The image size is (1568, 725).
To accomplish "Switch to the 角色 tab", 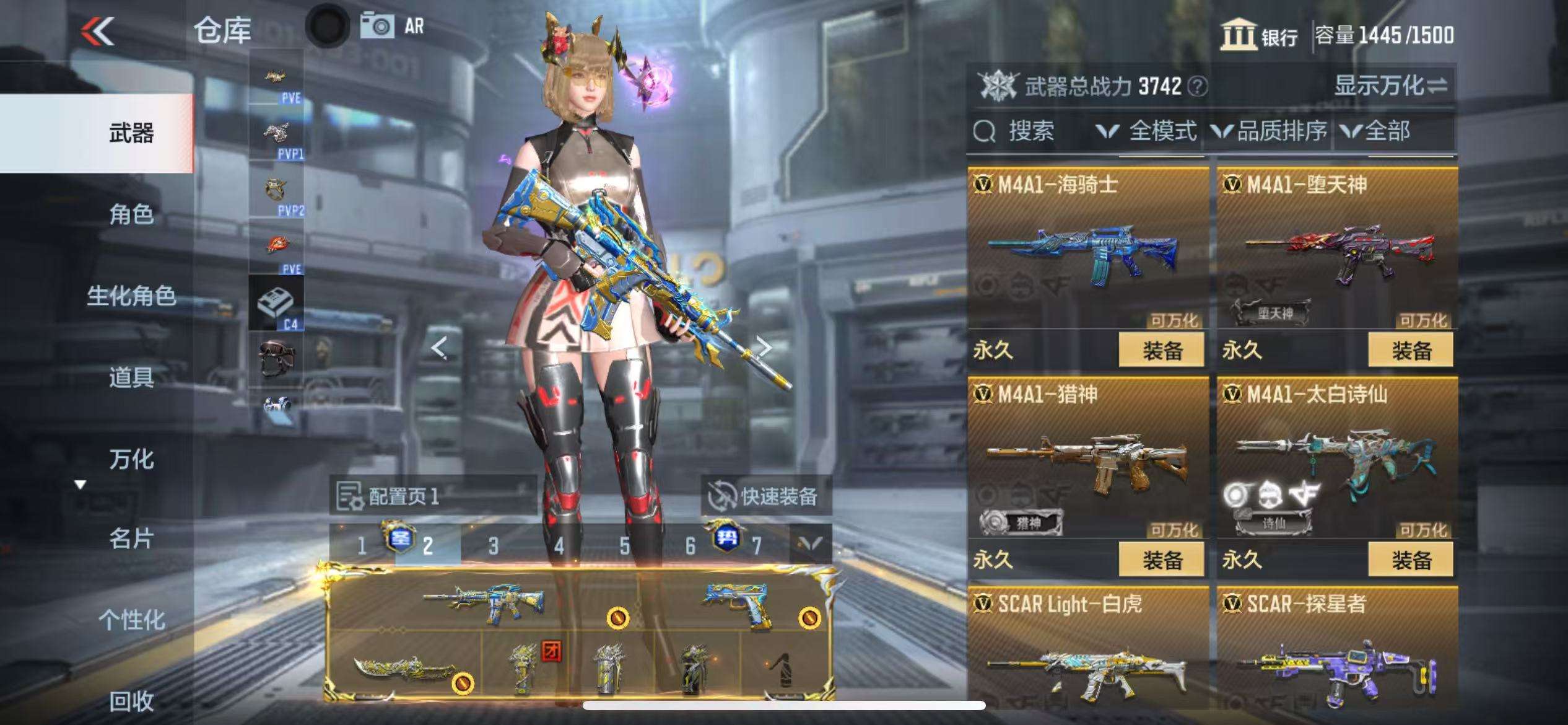I will coord(131,214).
